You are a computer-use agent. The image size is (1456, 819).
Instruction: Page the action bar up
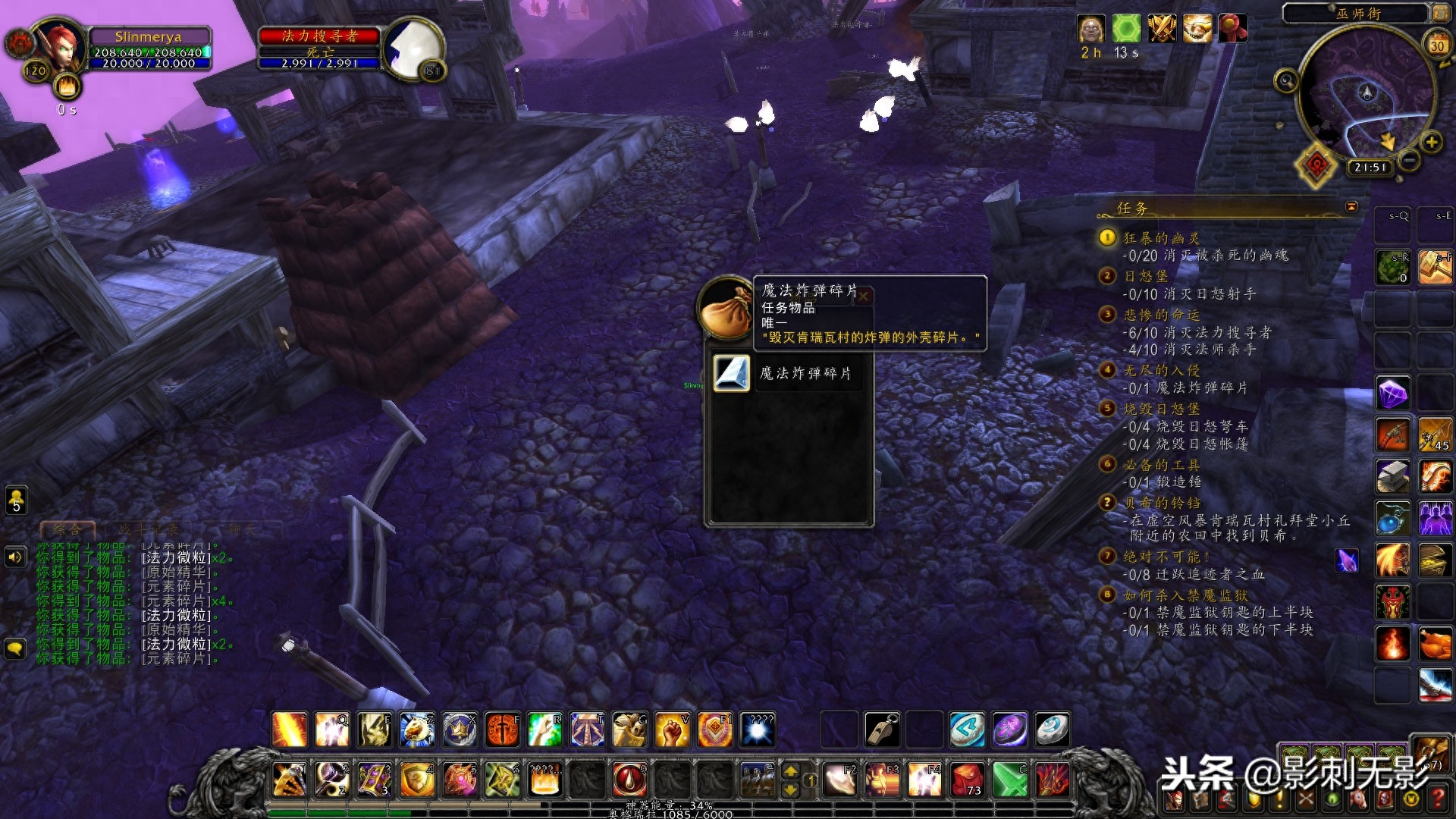click(790, 771)
